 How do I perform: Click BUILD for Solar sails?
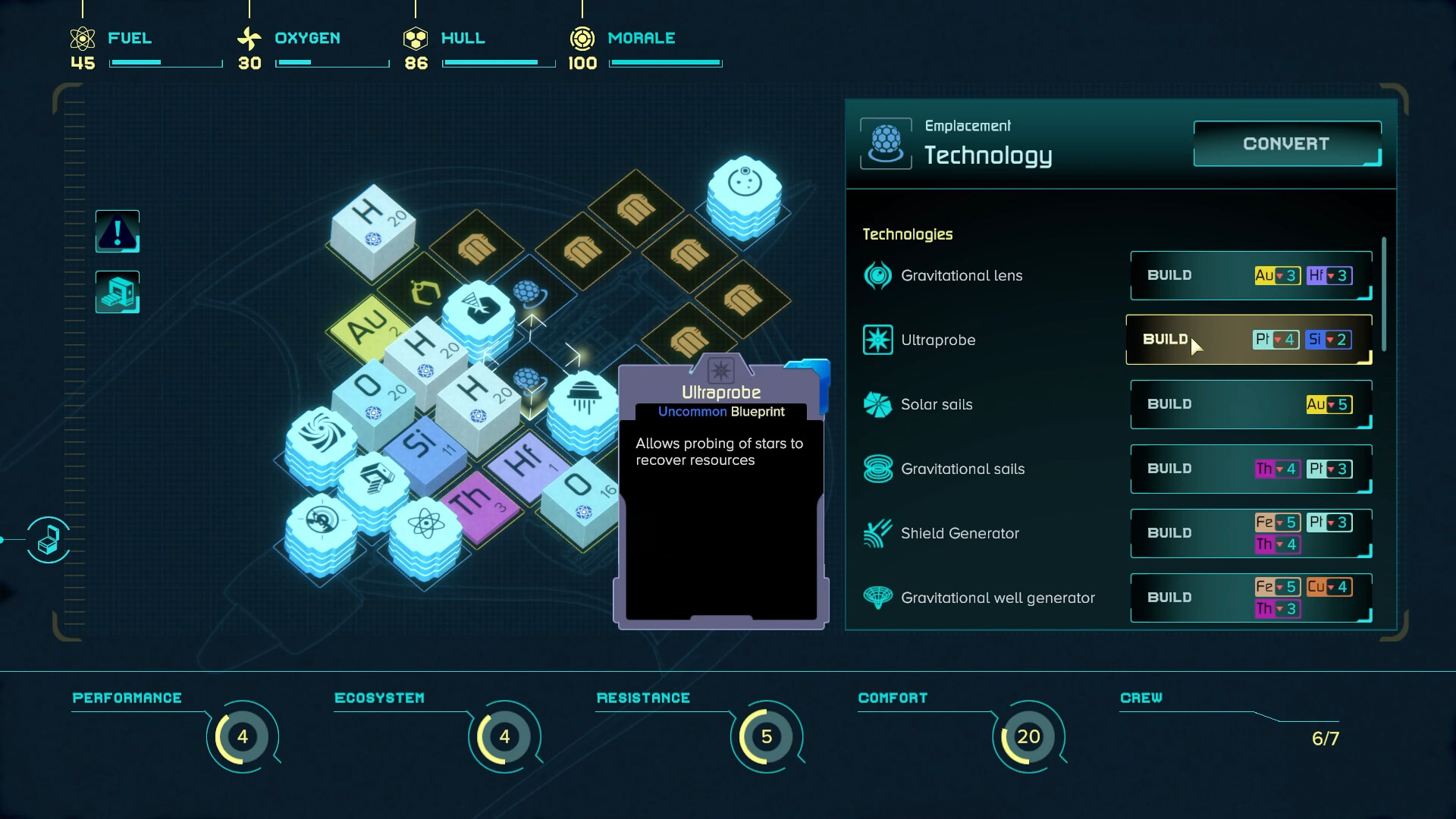[x=1168, y=404]
